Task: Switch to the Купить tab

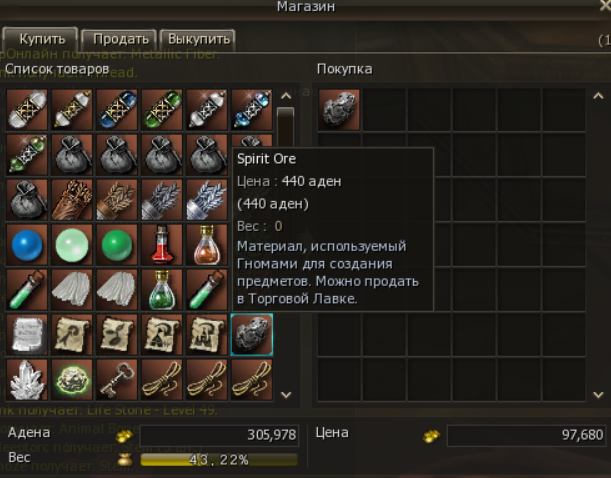Action: [x=41, y=39]
